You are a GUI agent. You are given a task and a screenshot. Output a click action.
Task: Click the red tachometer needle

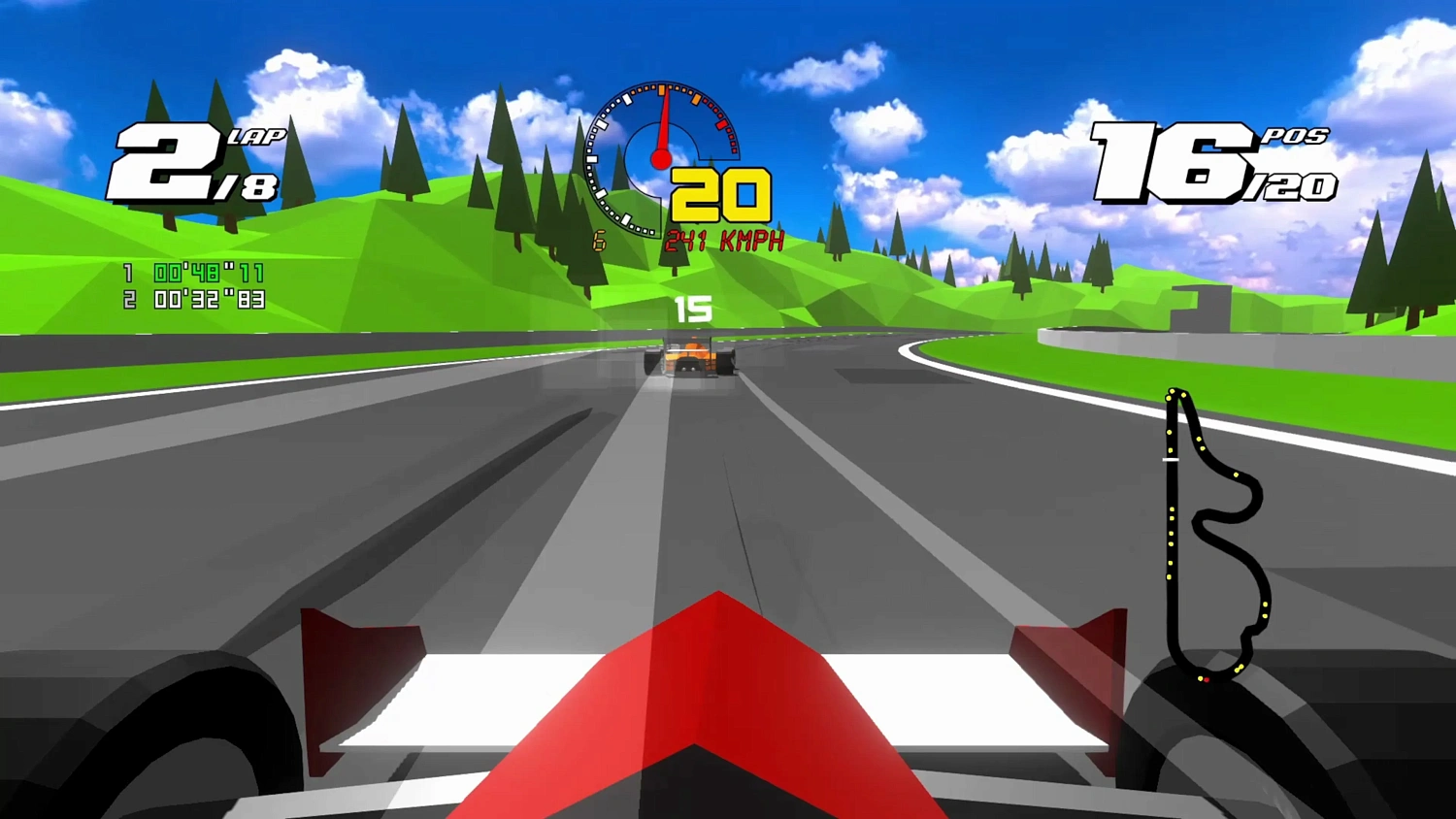click(662, 126)
